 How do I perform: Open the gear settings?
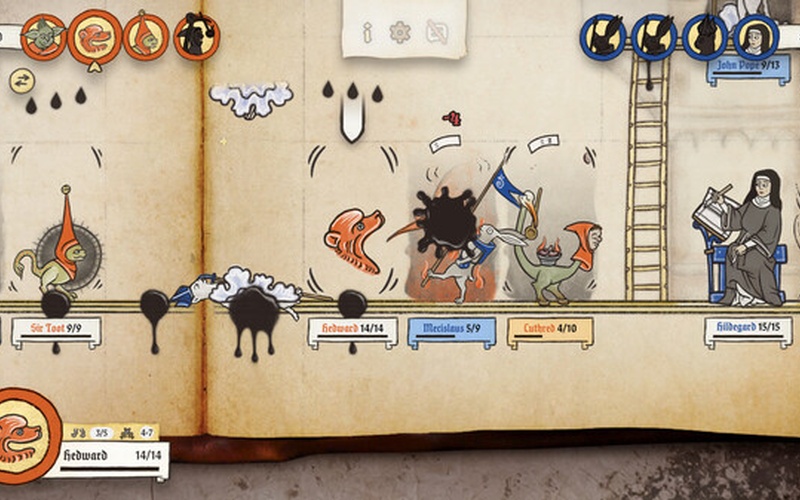(401, 32)
